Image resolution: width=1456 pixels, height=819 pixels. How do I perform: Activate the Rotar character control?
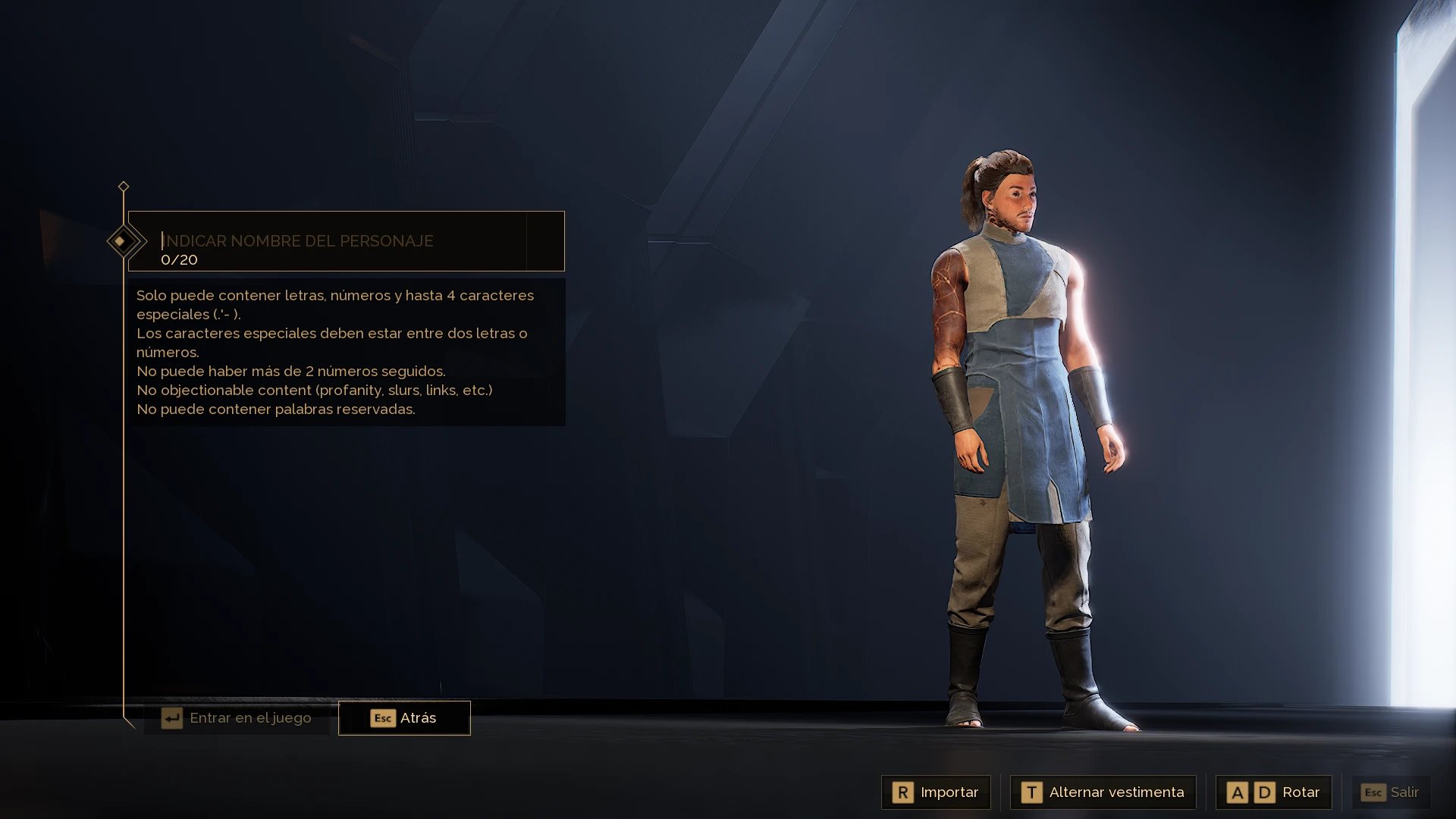[1273, 792]
